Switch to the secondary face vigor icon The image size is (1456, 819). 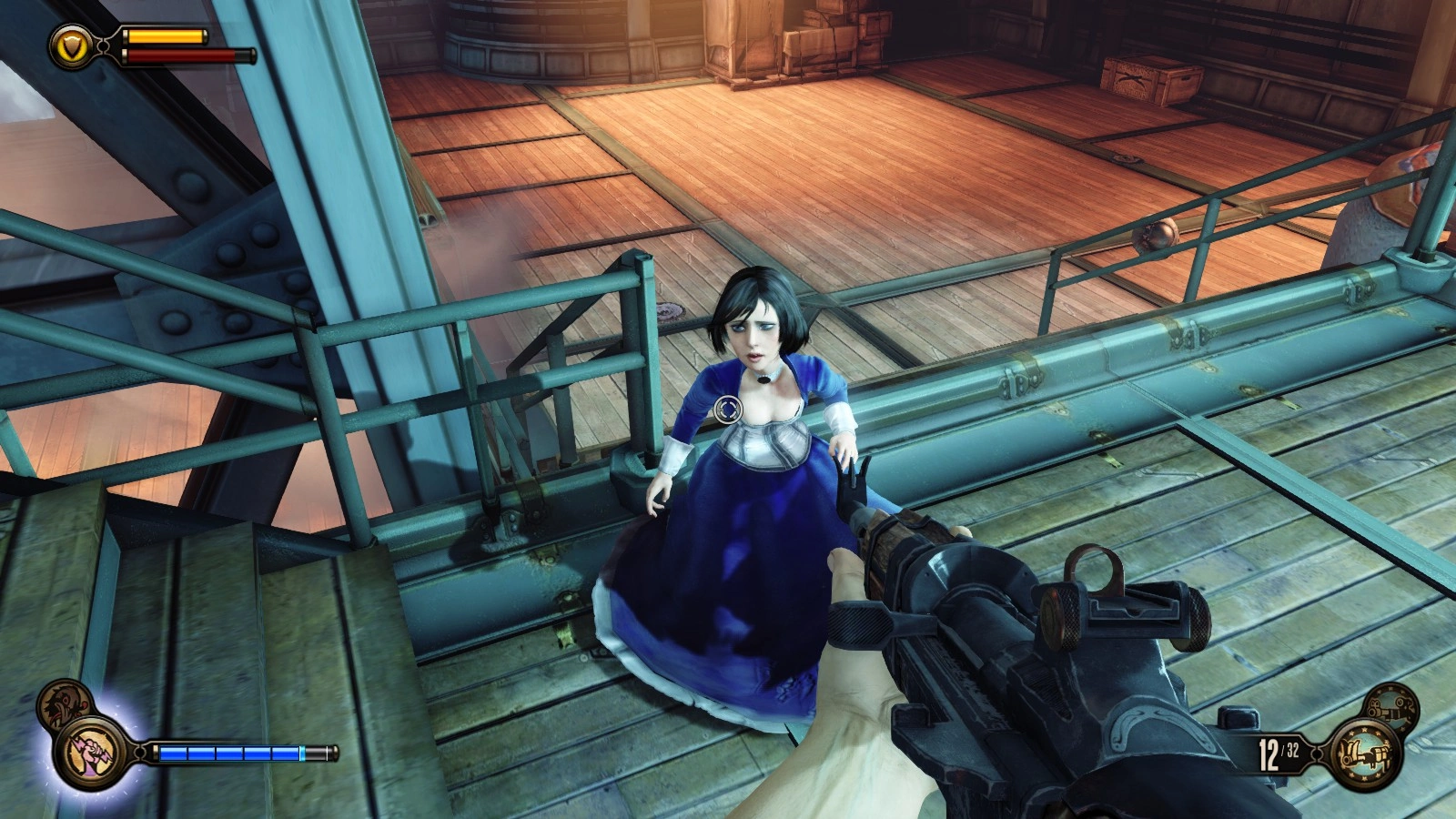click(62, 703)
